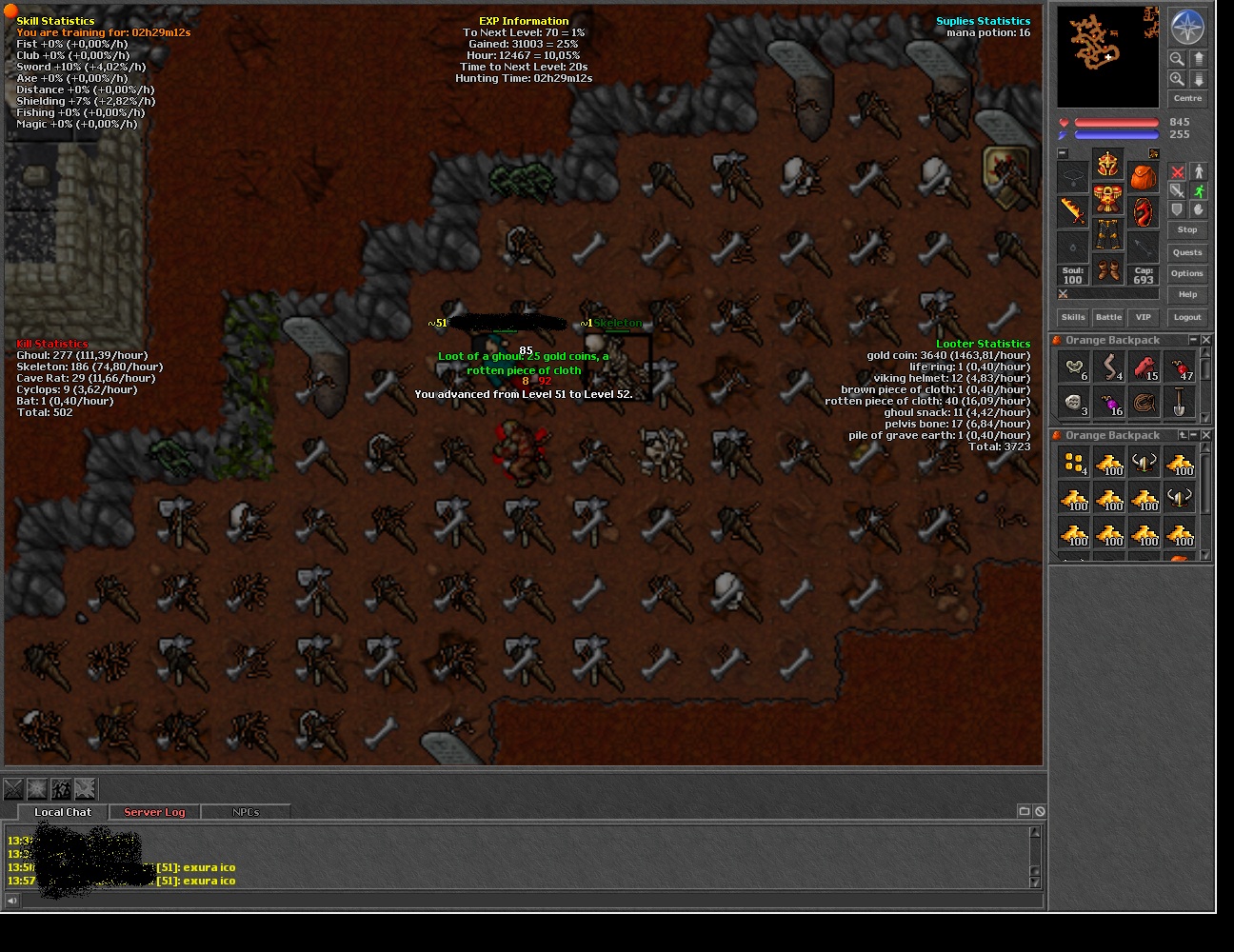Centre the minimap

click(1186, 98)
